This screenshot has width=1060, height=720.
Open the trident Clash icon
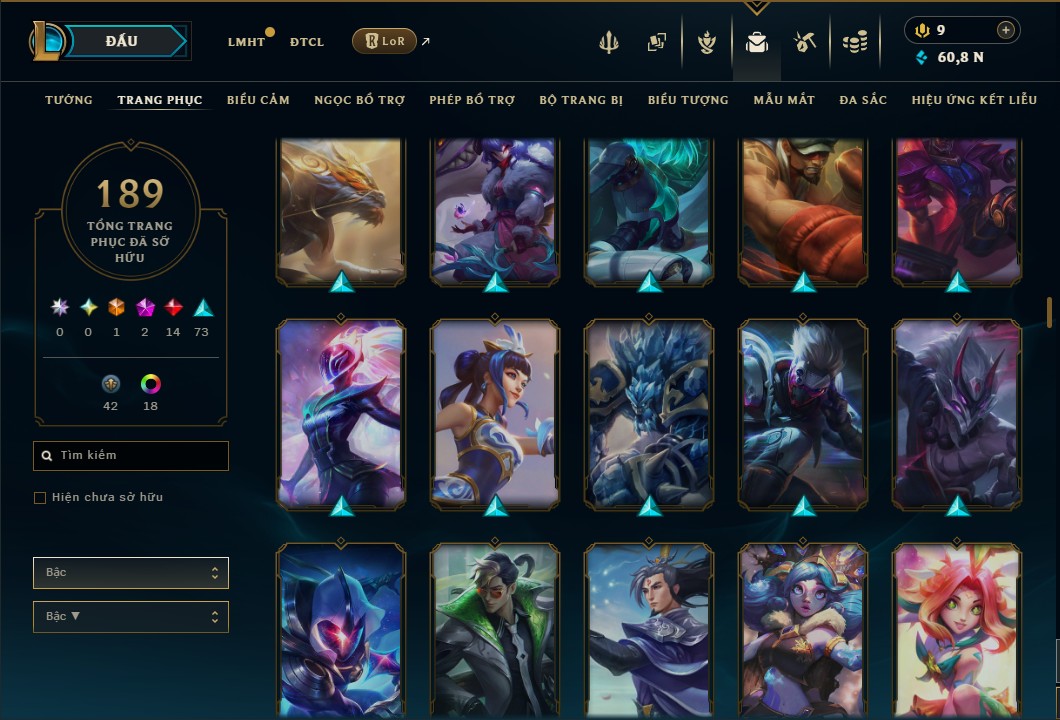coord(609,42)
